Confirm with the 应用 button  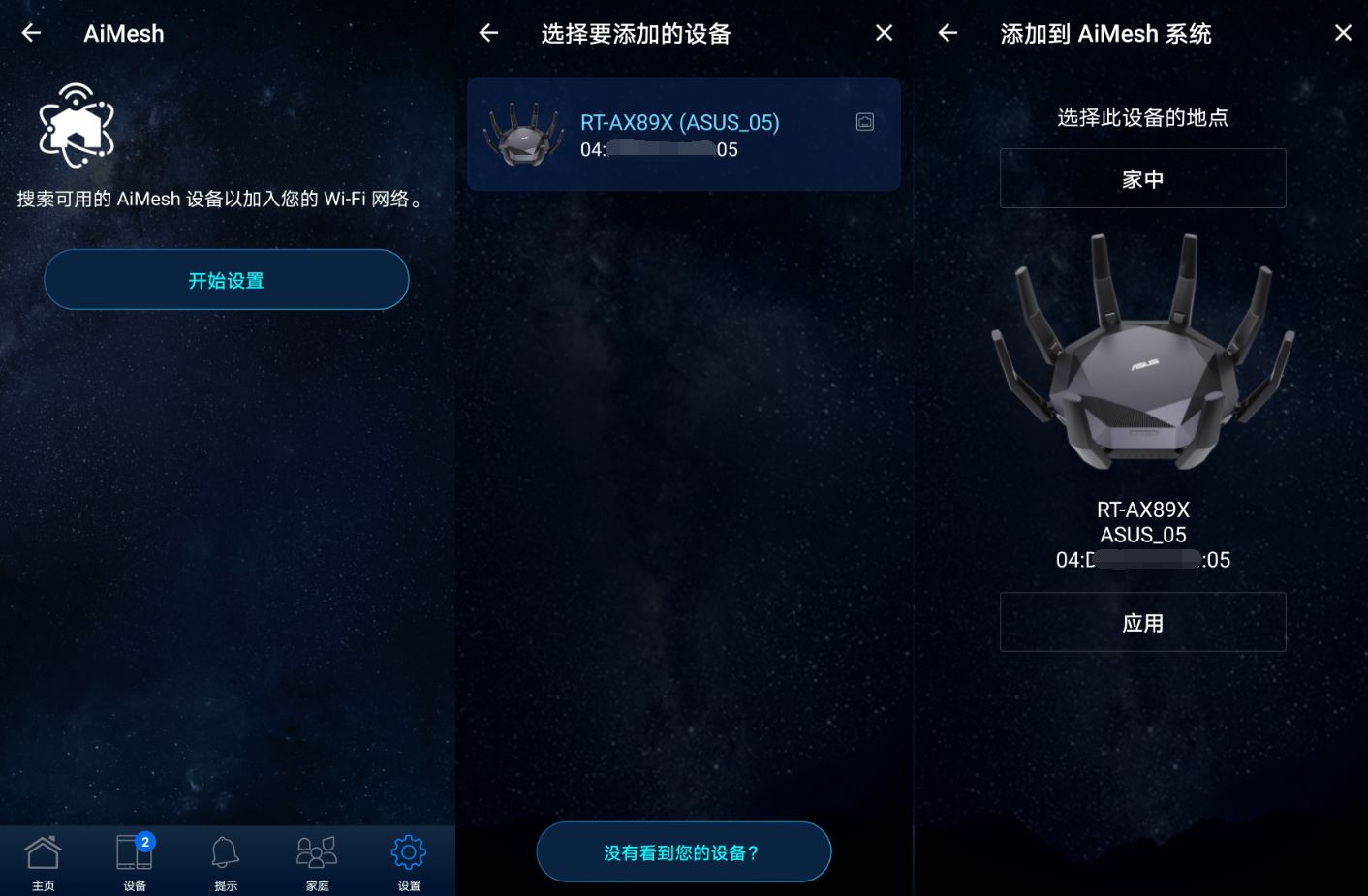[x=1142, y=622]
